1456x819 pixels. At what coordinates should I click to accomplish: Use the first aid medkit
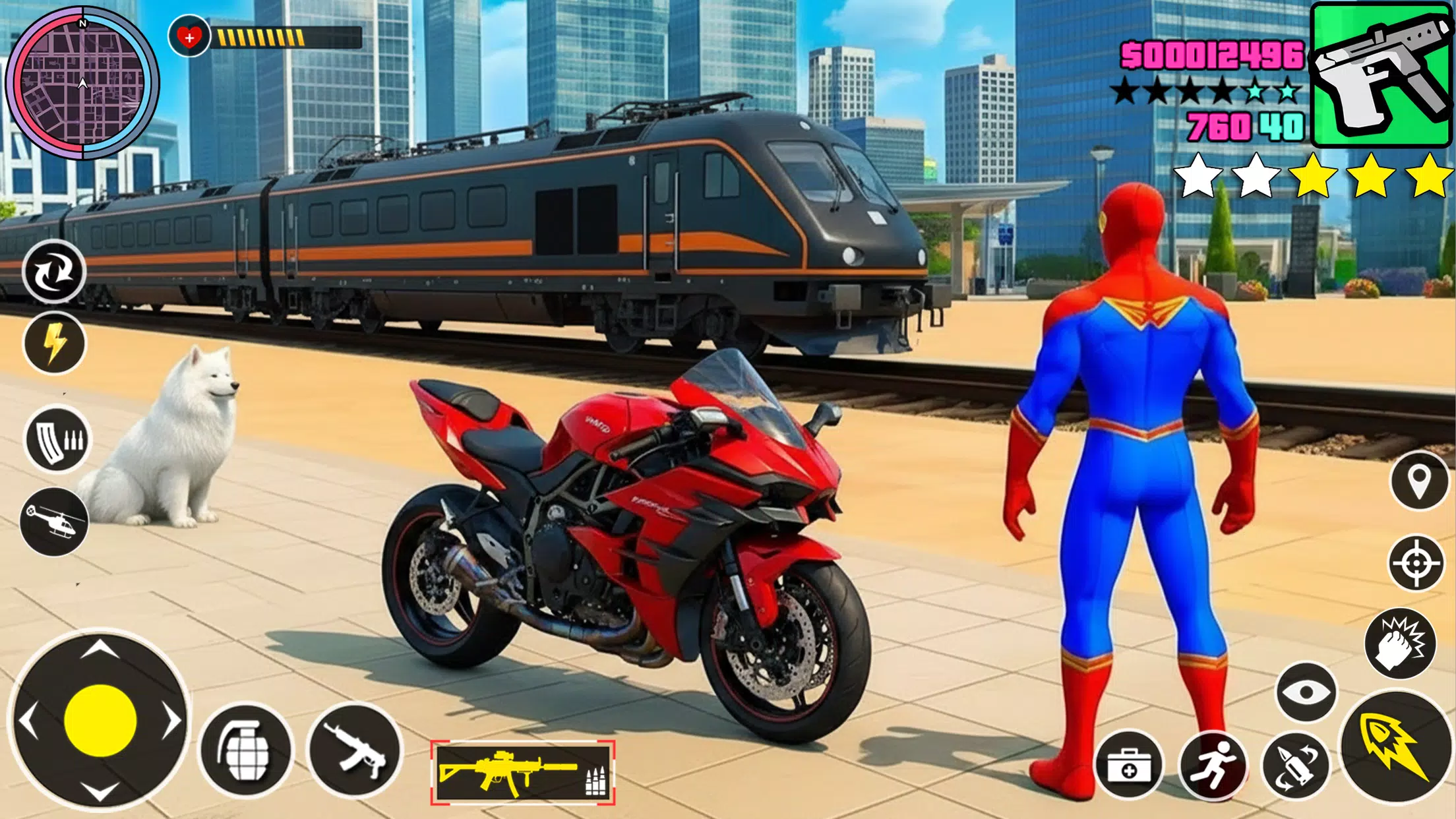pos(1129,766)
